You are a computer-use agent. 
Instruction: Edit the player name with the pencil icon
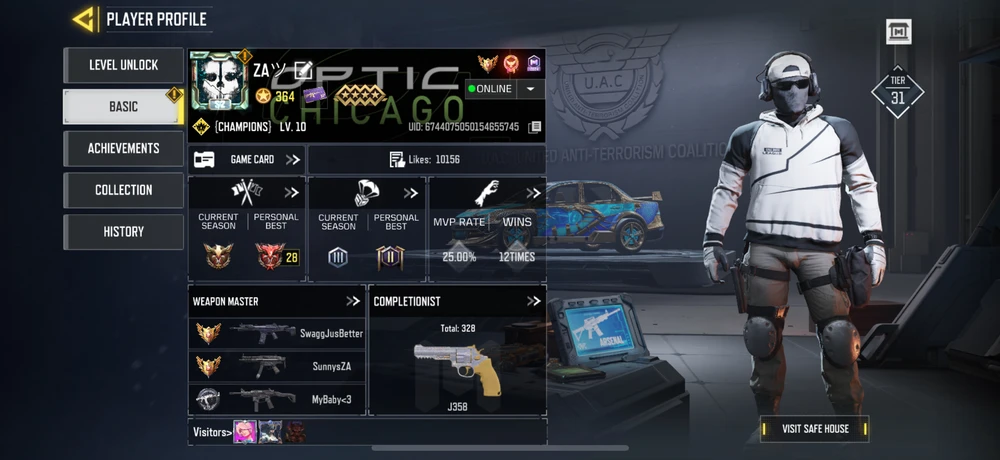tap(304, 70)
